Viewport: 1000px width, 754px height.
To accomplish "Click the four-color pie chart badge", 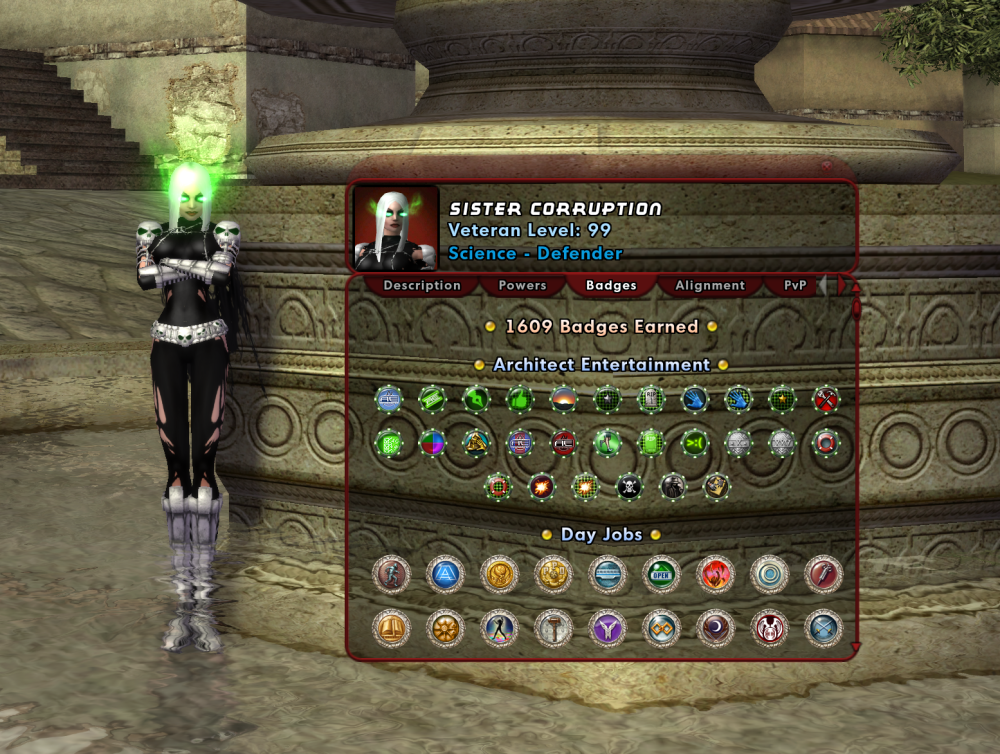I will [x=432, y=443].
